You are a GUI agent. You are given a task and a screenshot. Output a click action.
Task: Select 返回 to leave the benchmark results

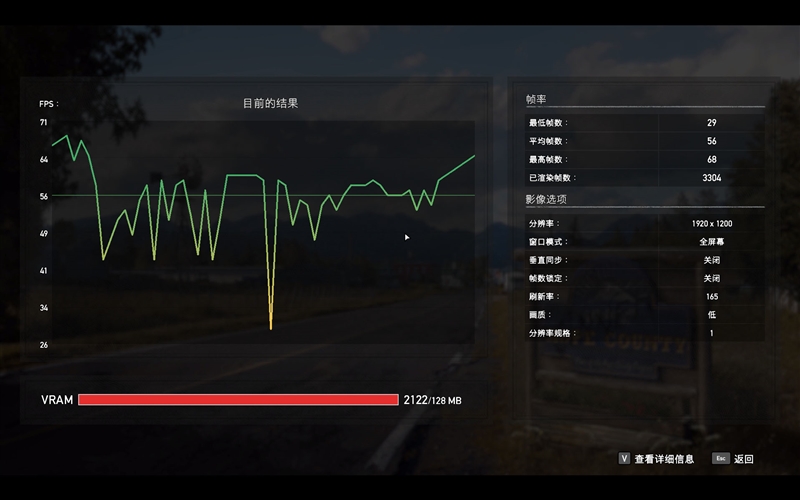[742, 459]
